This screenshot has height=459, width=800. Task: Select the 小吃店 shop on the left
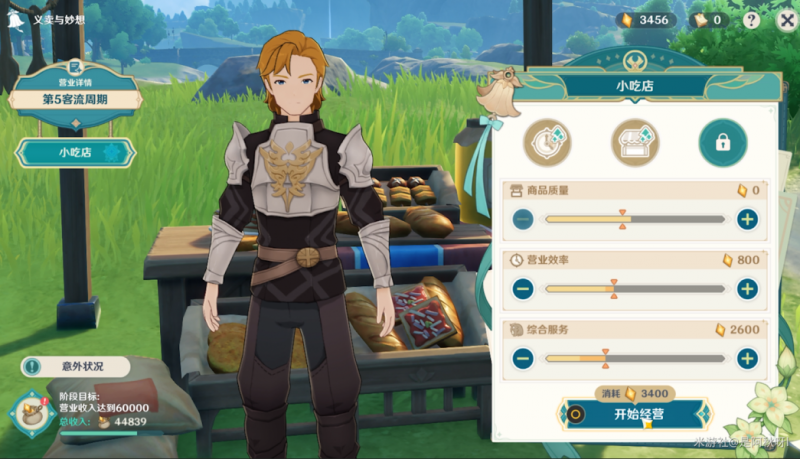point(75,152)
